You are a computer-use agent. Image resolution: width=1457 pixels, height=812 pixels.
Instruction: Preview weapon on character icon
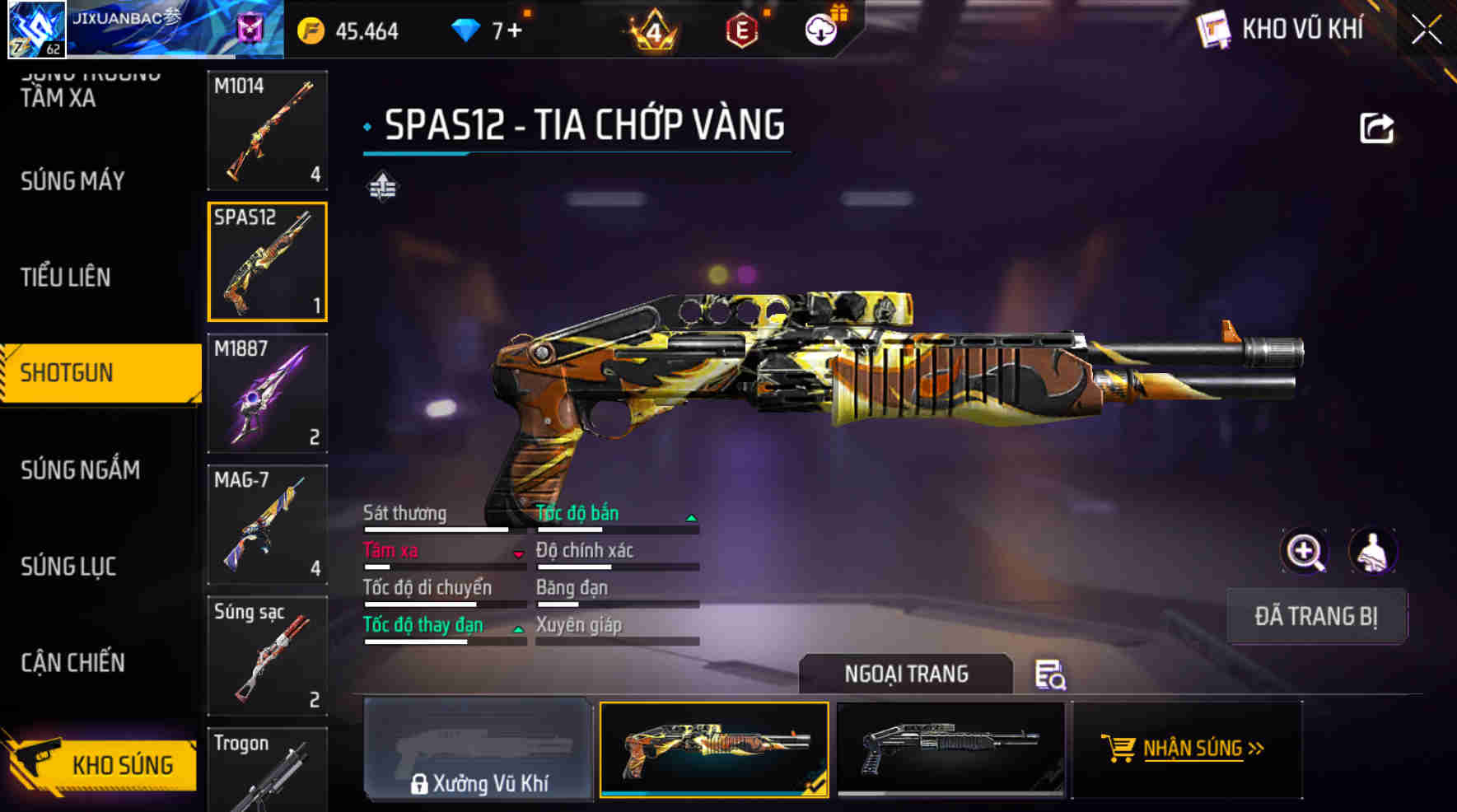click(x=1372, y=551)
